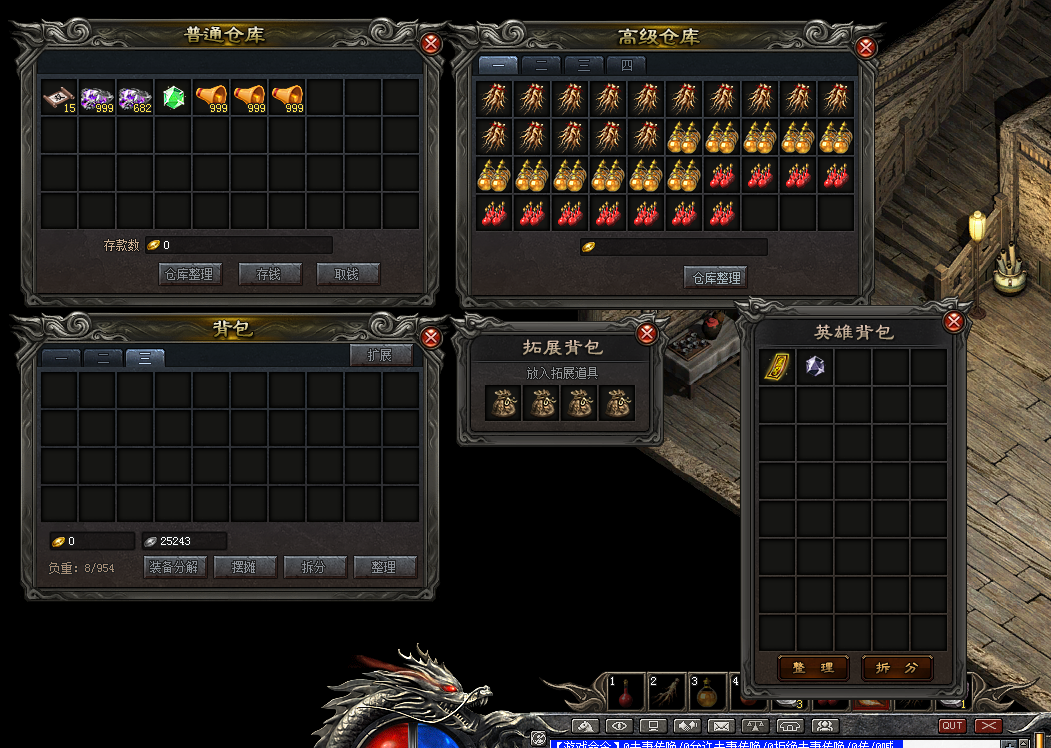Close the 拓展背包 expansion bag window
This screenshot has width=1051, height=748.
pyautogui.click(x=647, y=334)
